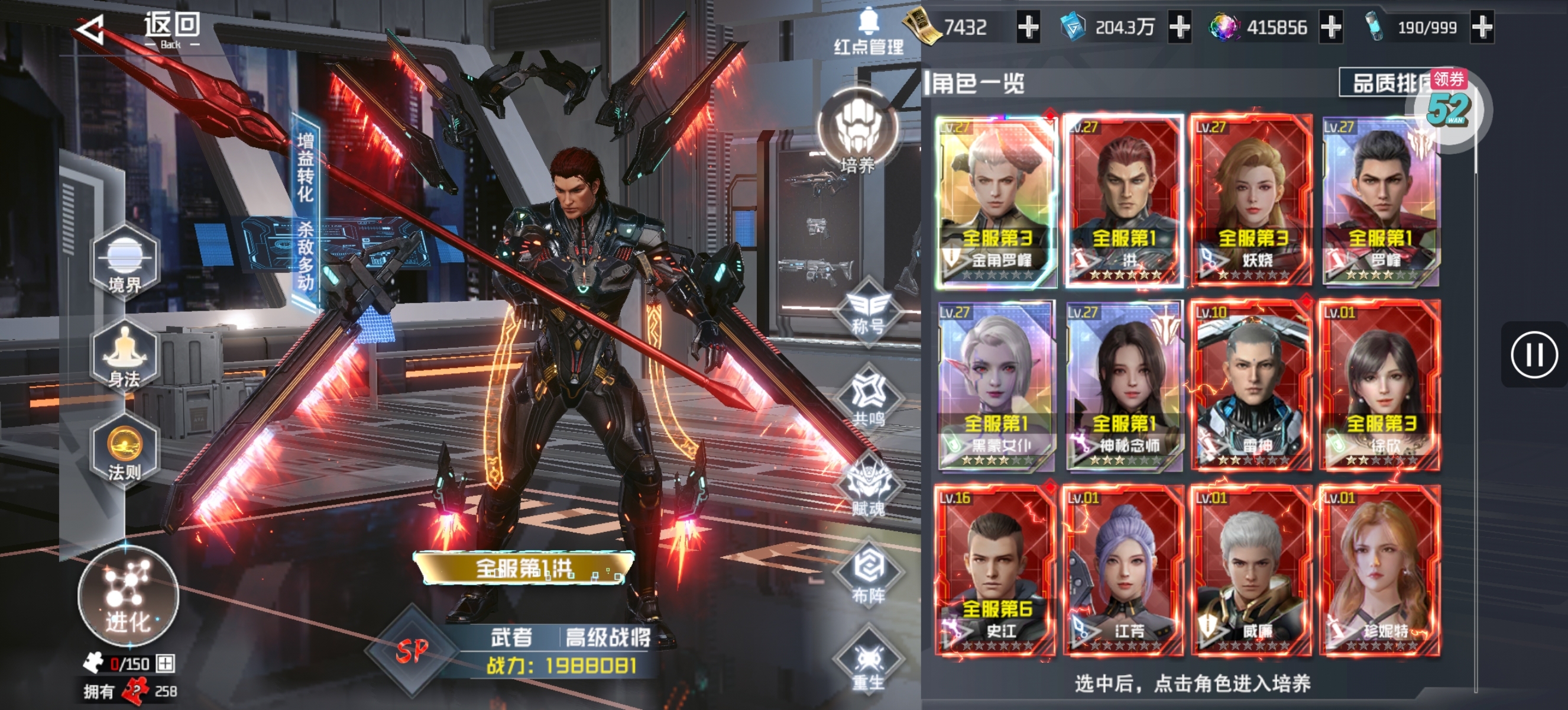Screen dimensions: 1568x710
Task: Open the 布阵 formation menu
Action: 869,577
